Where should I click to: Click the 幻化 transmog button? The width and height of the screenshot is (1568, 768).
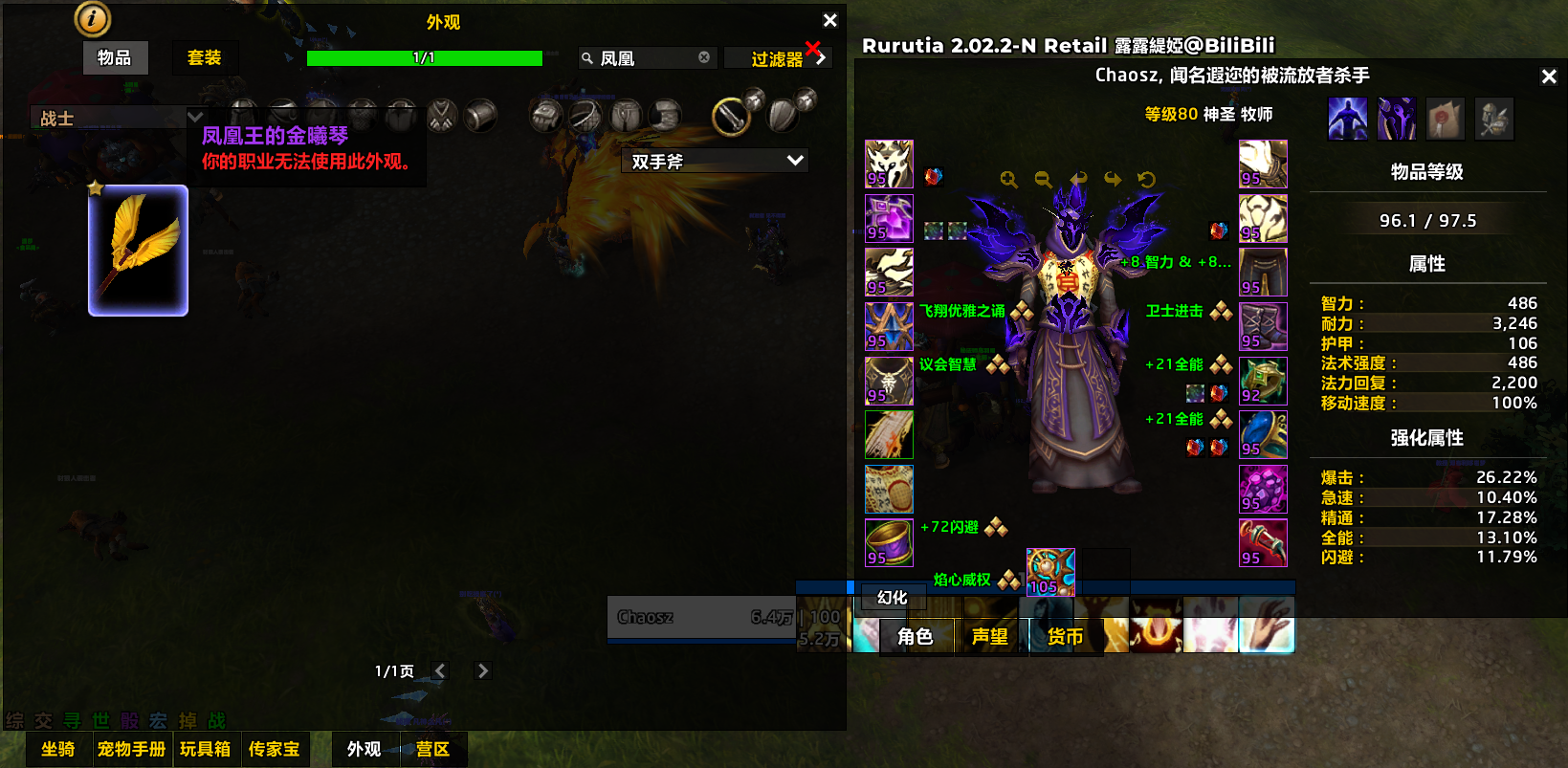pos(892,598)
